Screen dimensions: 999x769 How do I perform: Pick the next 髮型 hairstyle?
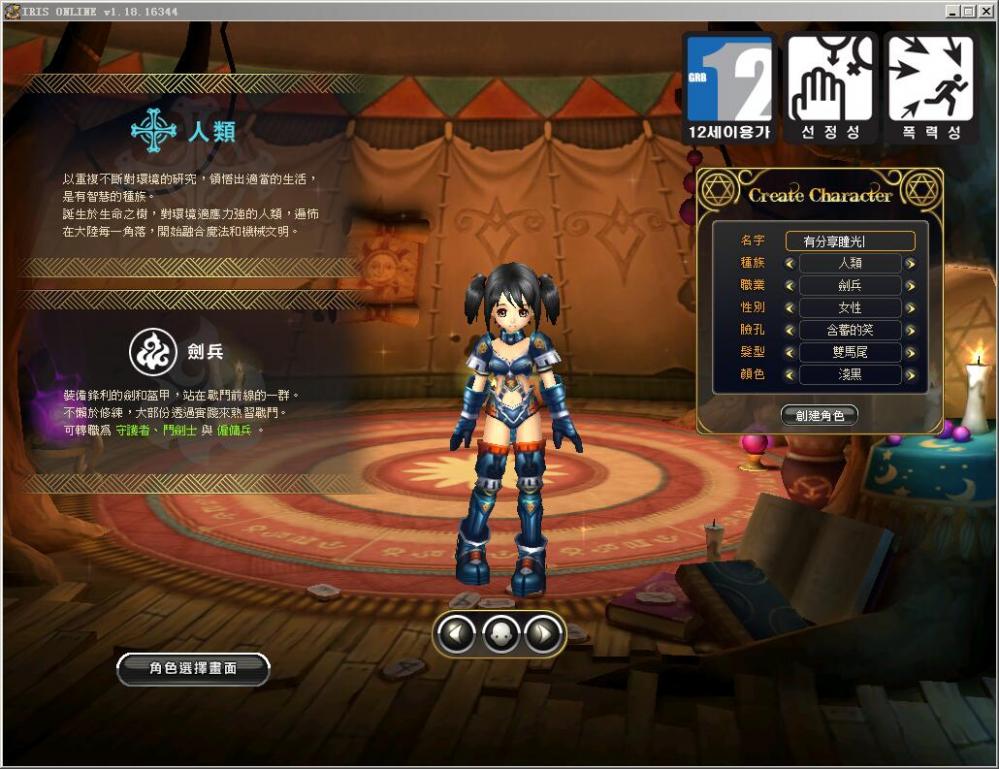pos(910,353)
